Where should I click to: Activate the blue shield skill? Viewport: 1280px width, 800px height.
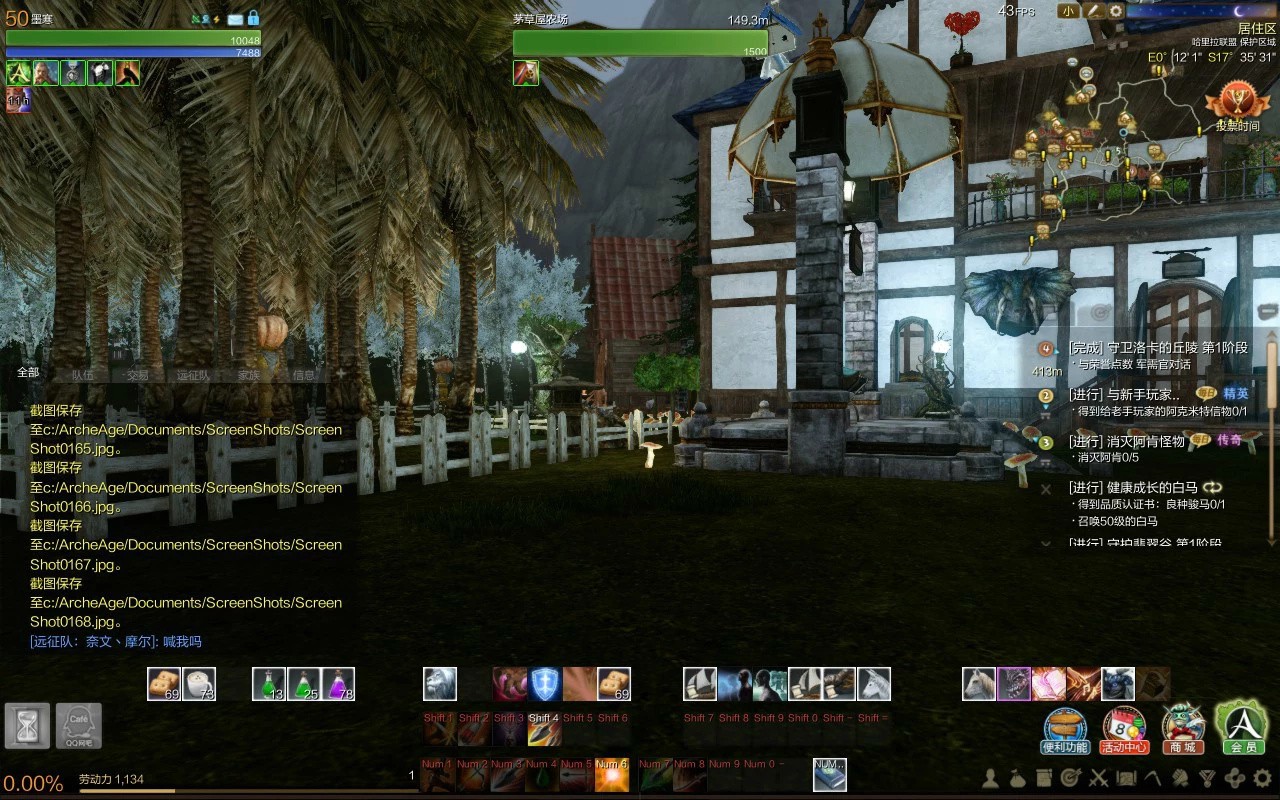point(544,684)
